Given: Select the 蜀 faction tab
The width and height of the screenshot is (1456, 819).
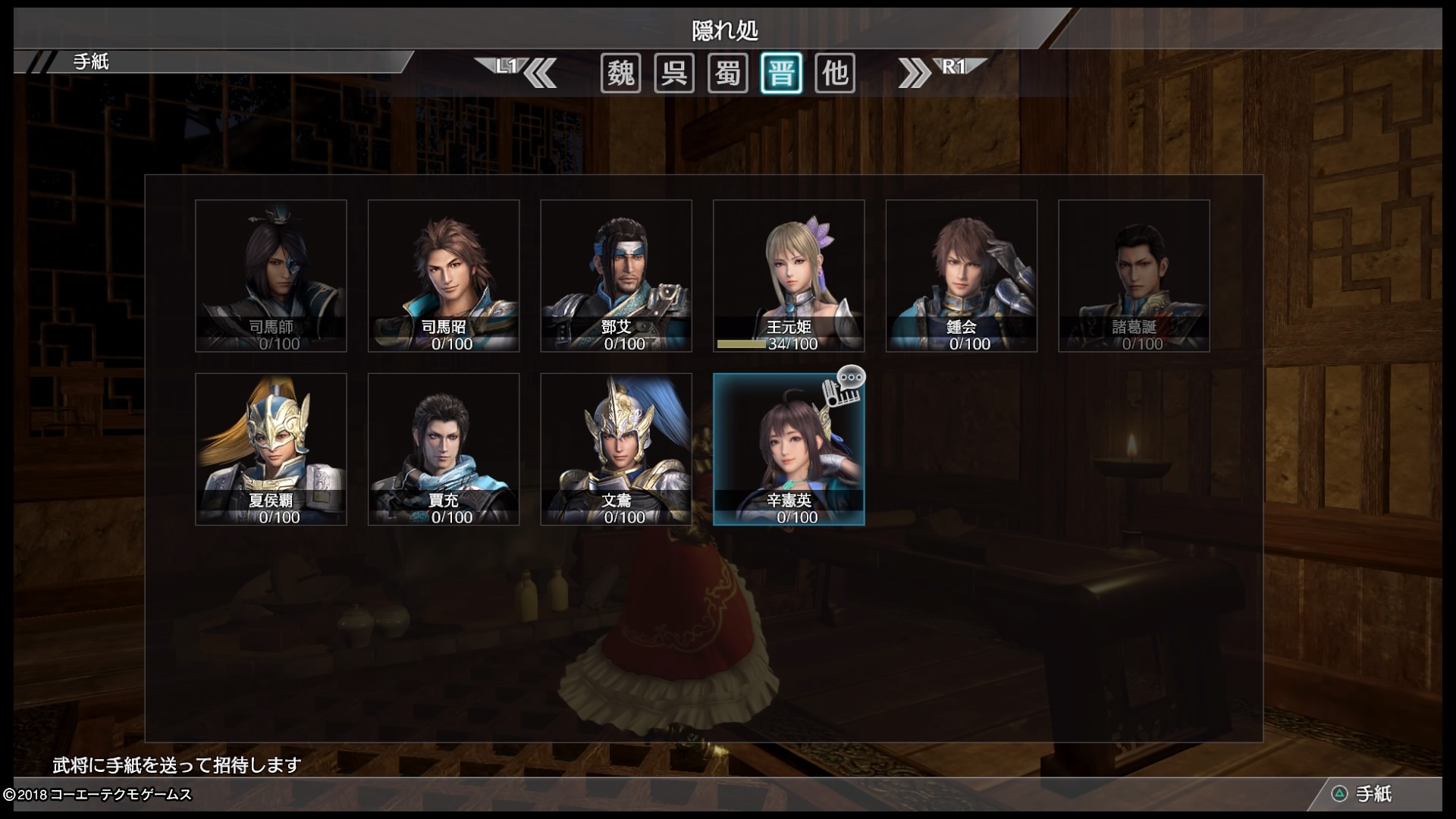Looking at the screenshot, I should tap(728, 74).
